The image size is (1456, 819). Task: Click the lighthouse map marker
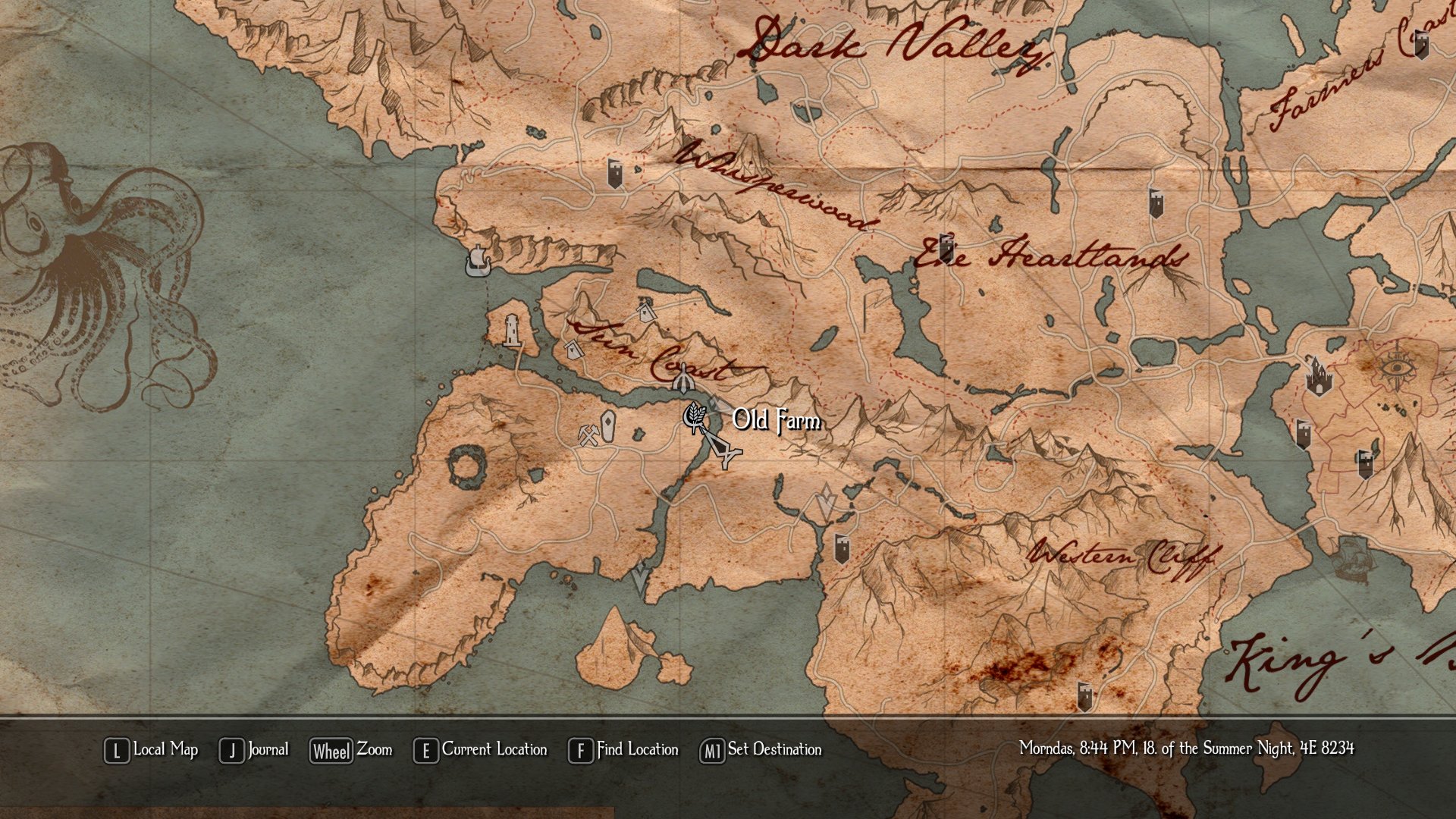click(513, 331)
